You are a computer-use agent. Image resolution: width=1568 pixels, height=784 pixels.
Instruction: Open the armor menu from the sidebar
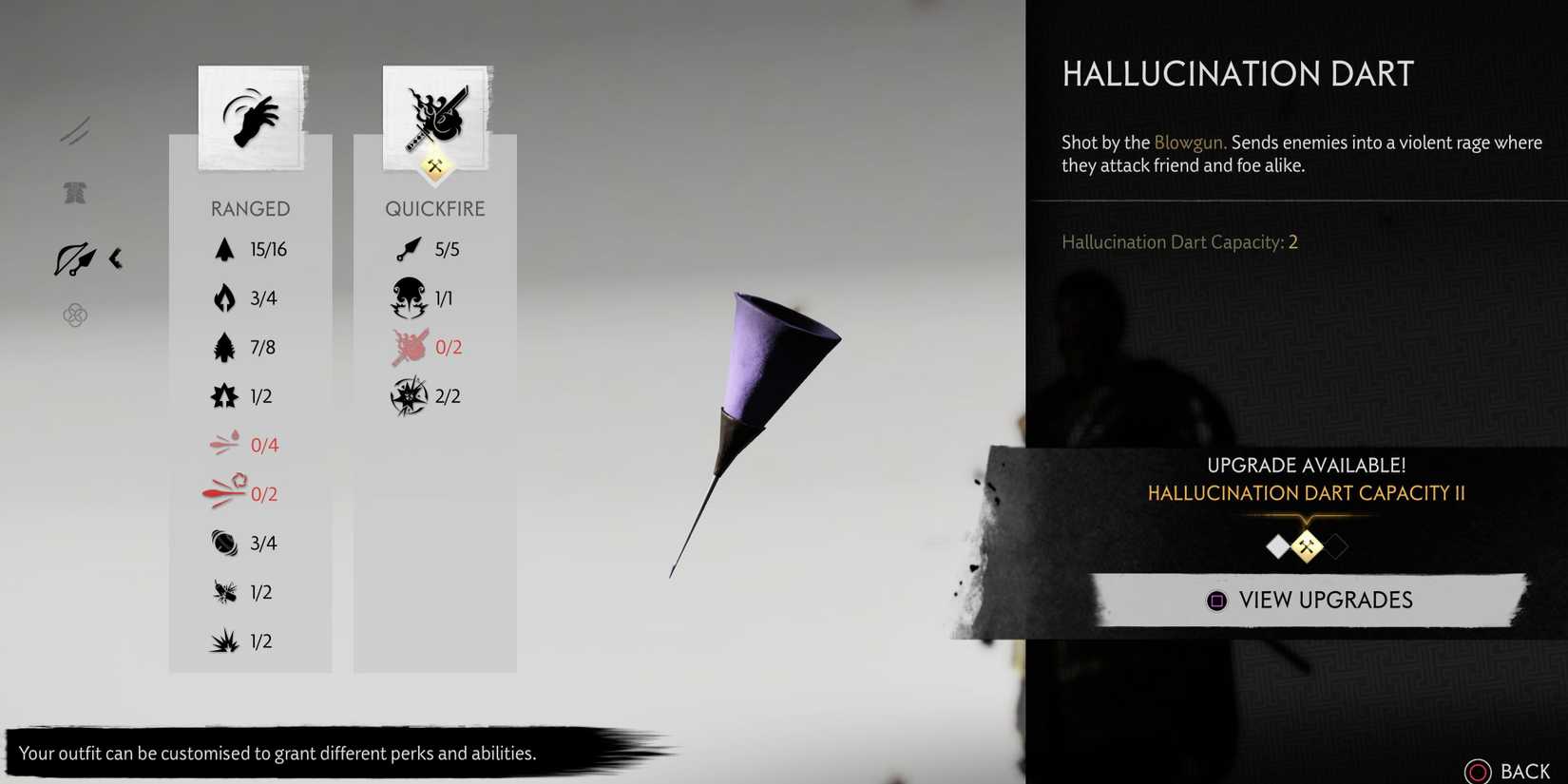click(75, 193)
